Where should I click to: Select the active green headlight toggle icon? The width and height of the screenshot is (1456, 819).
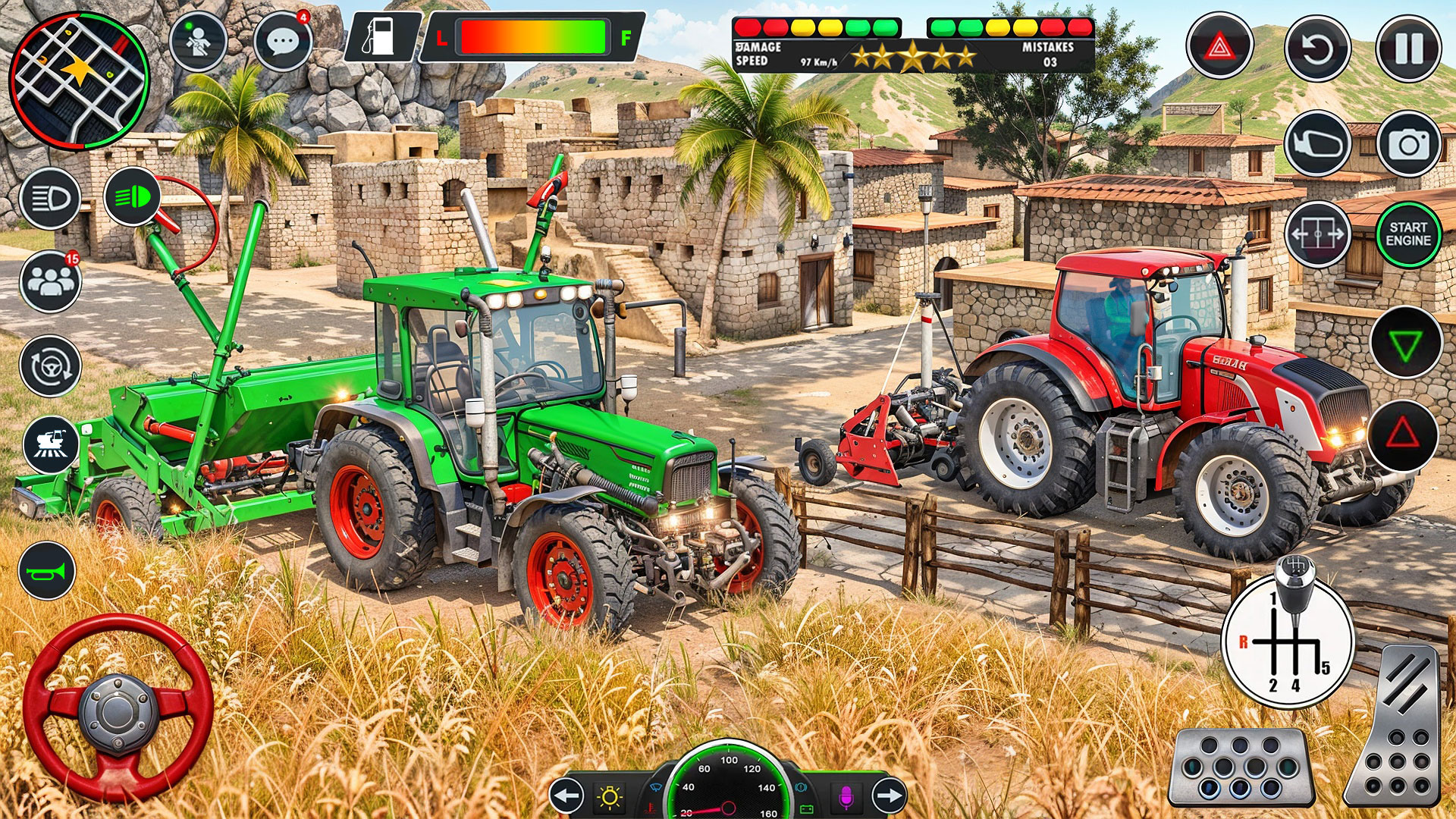click(x=133, y=199)
